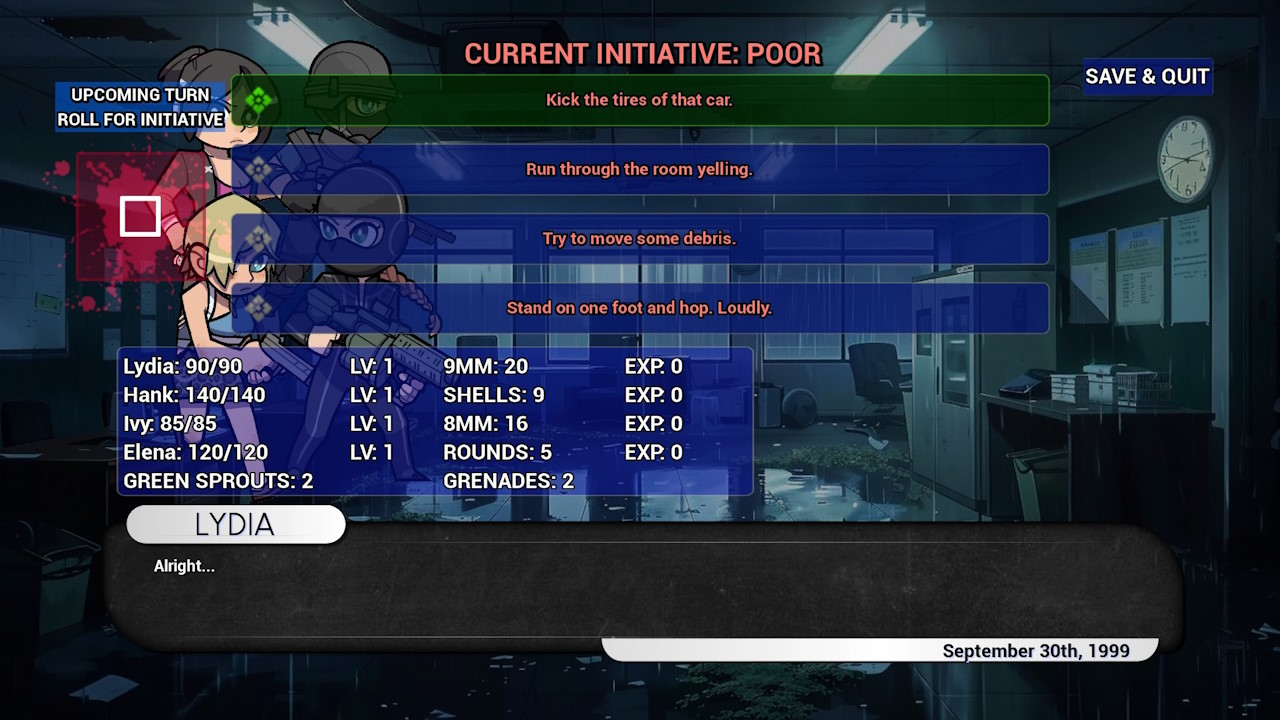
Task: Choose "Kick the tires of that car"
Action: point(641,100)
